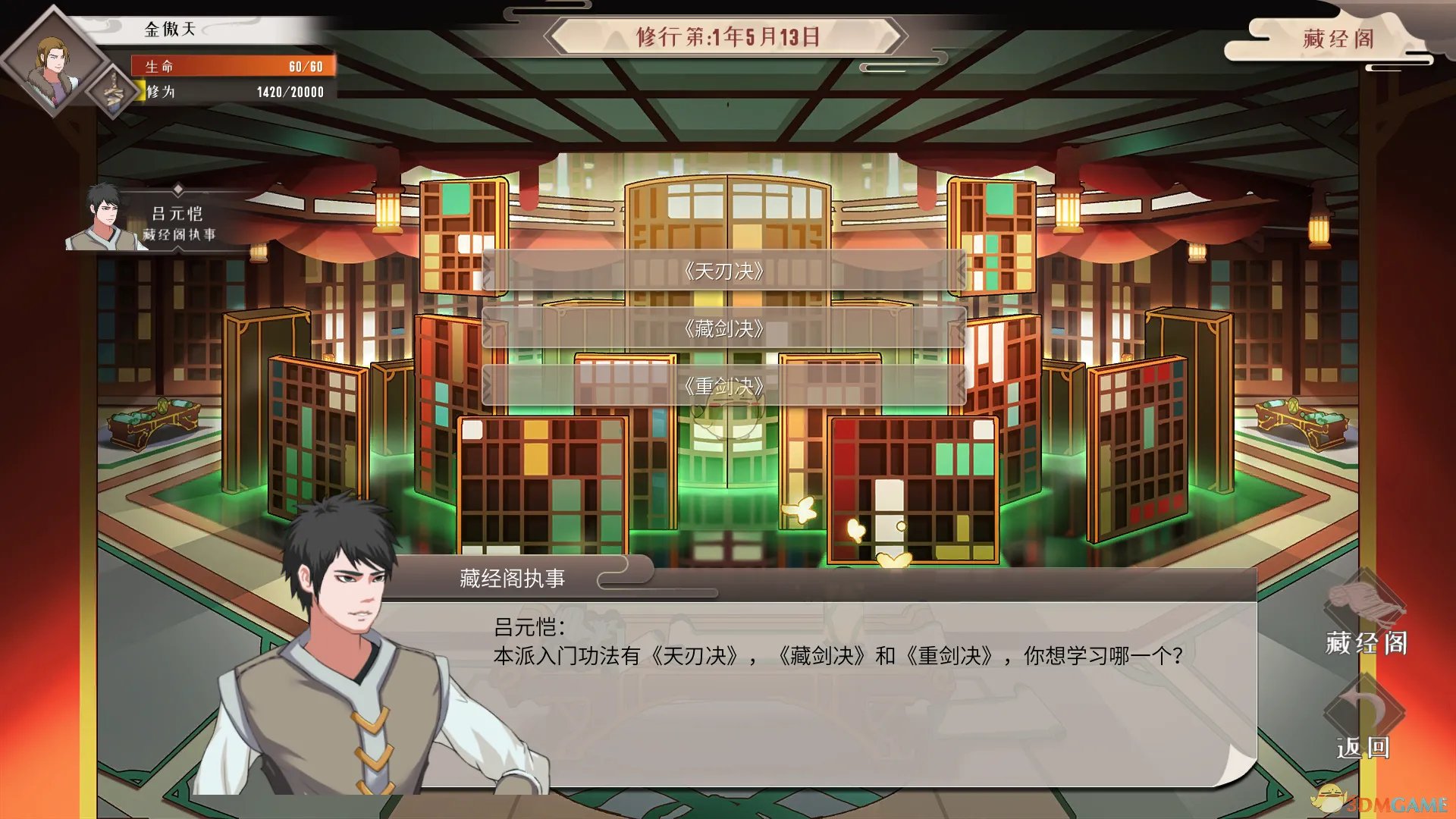
Task: Click the large 吕元恺 character sprite
Action: point(341,660)
